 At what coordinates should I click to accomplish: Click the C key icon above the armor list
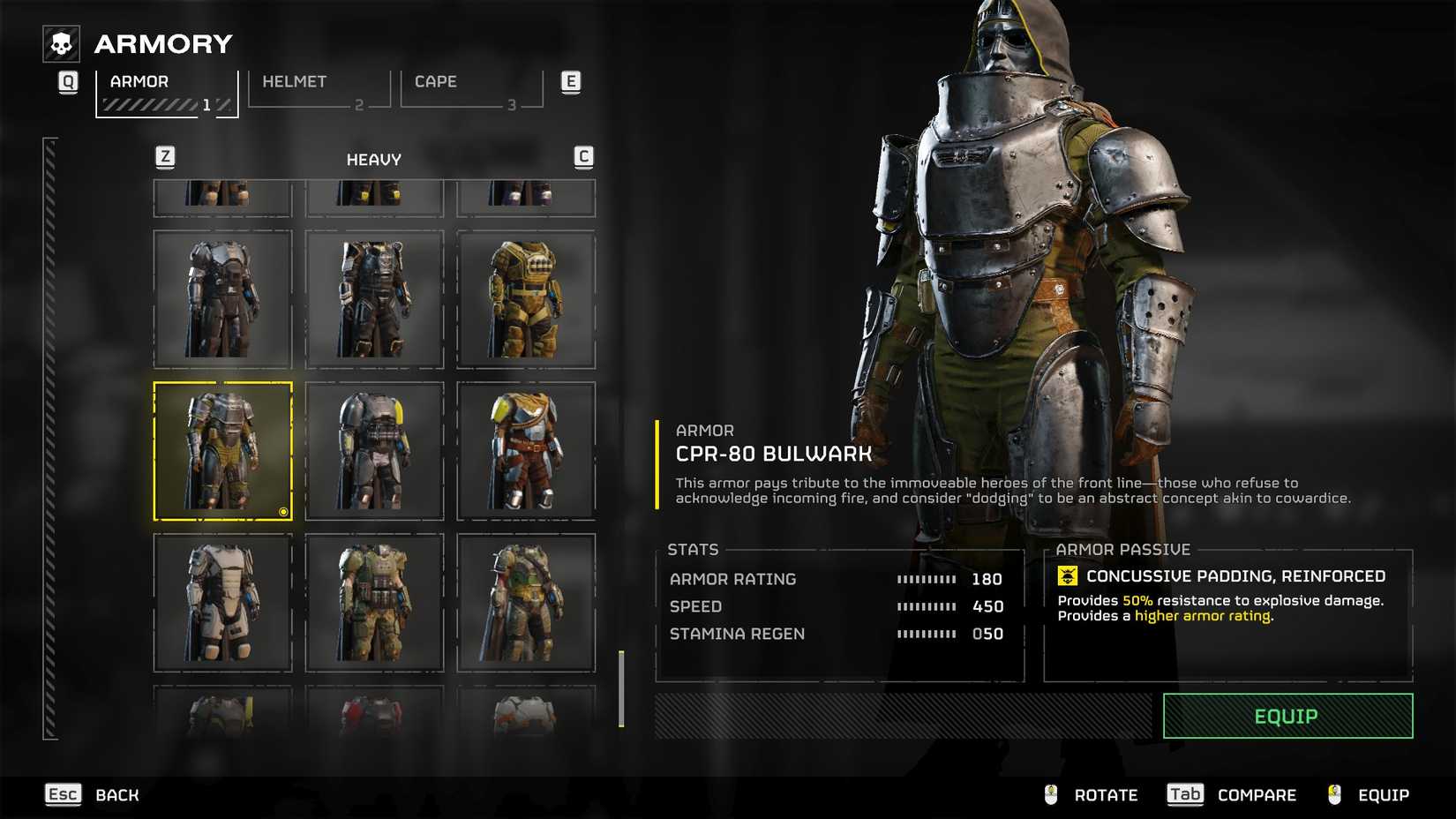(582, 156)
